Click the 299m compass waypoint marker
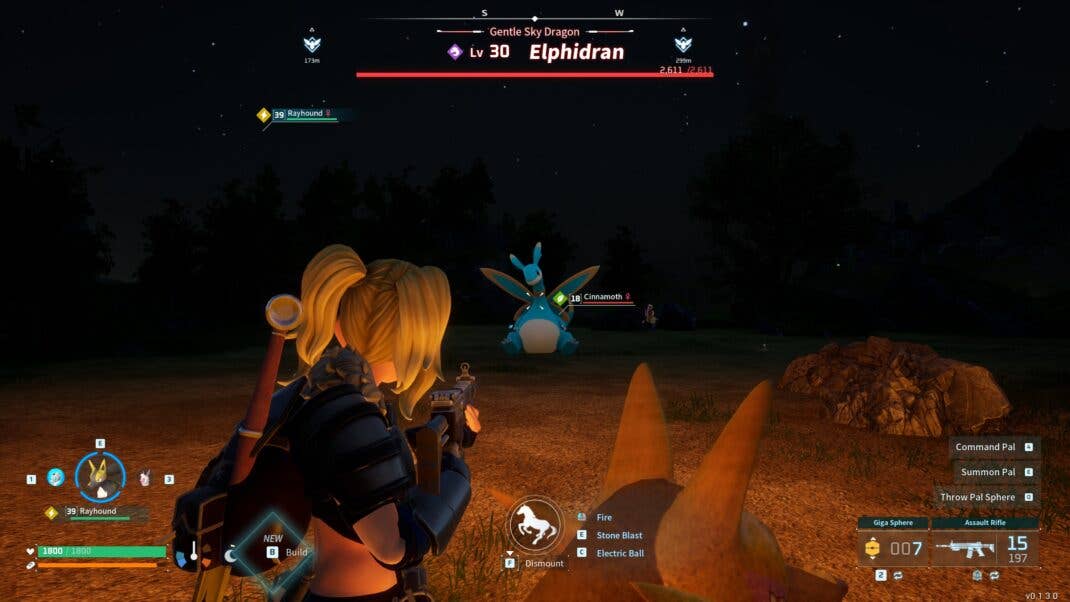Screen dimensions: 1070x602 point(683,45)
